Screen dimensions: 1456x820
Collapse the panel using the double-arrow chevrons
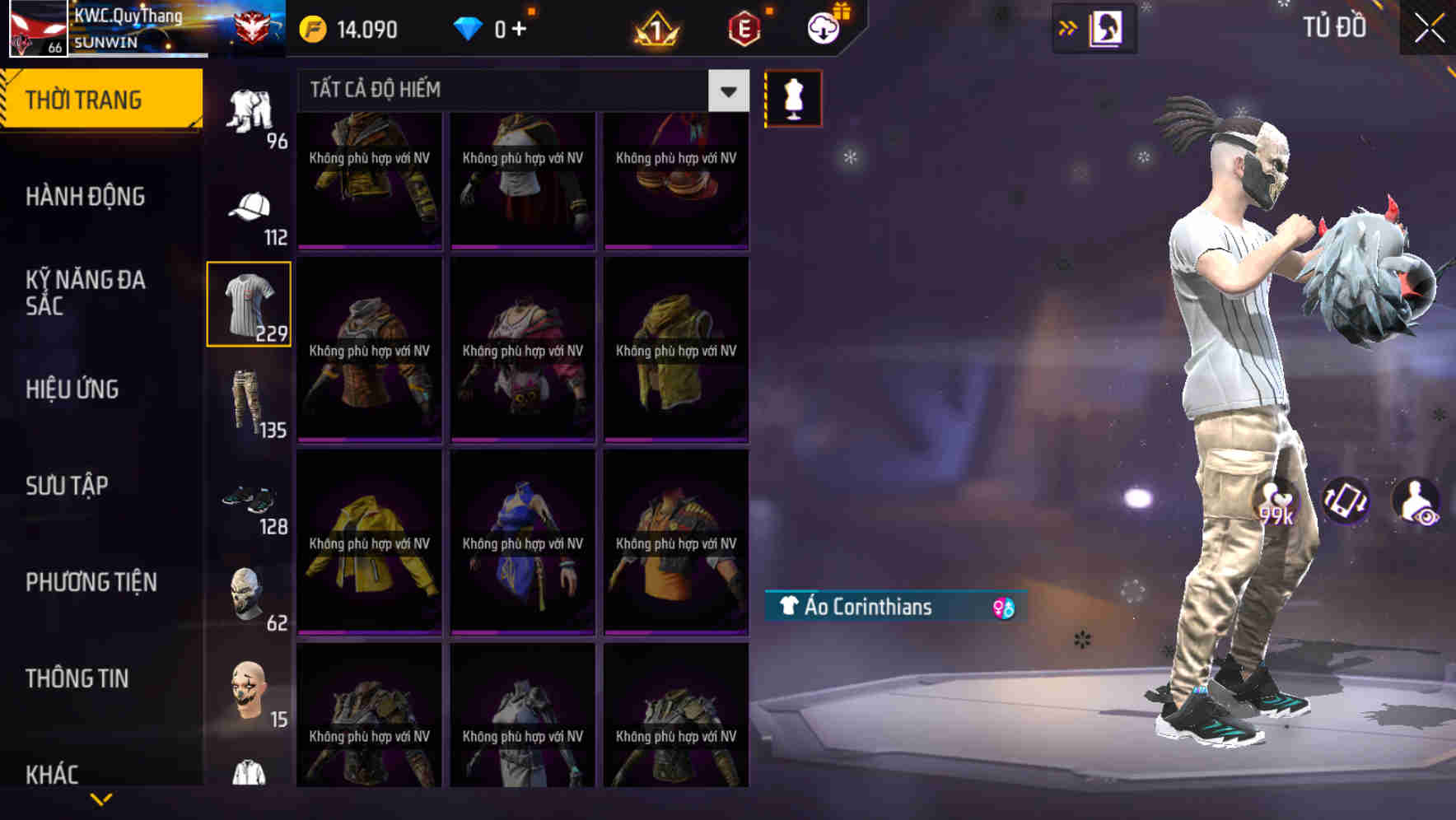[1068, 27]
